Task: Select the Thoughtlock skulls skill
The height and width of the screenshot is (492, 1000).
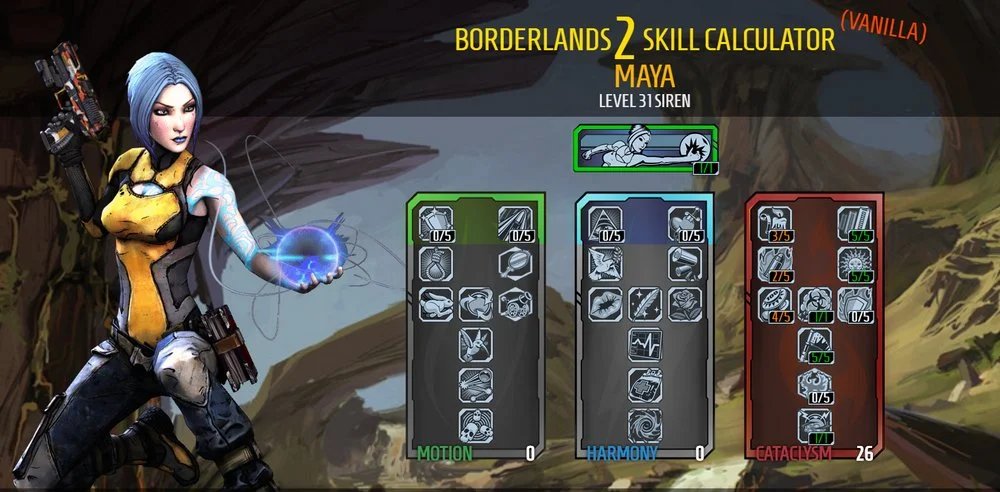Action: [x=475, y=424]
